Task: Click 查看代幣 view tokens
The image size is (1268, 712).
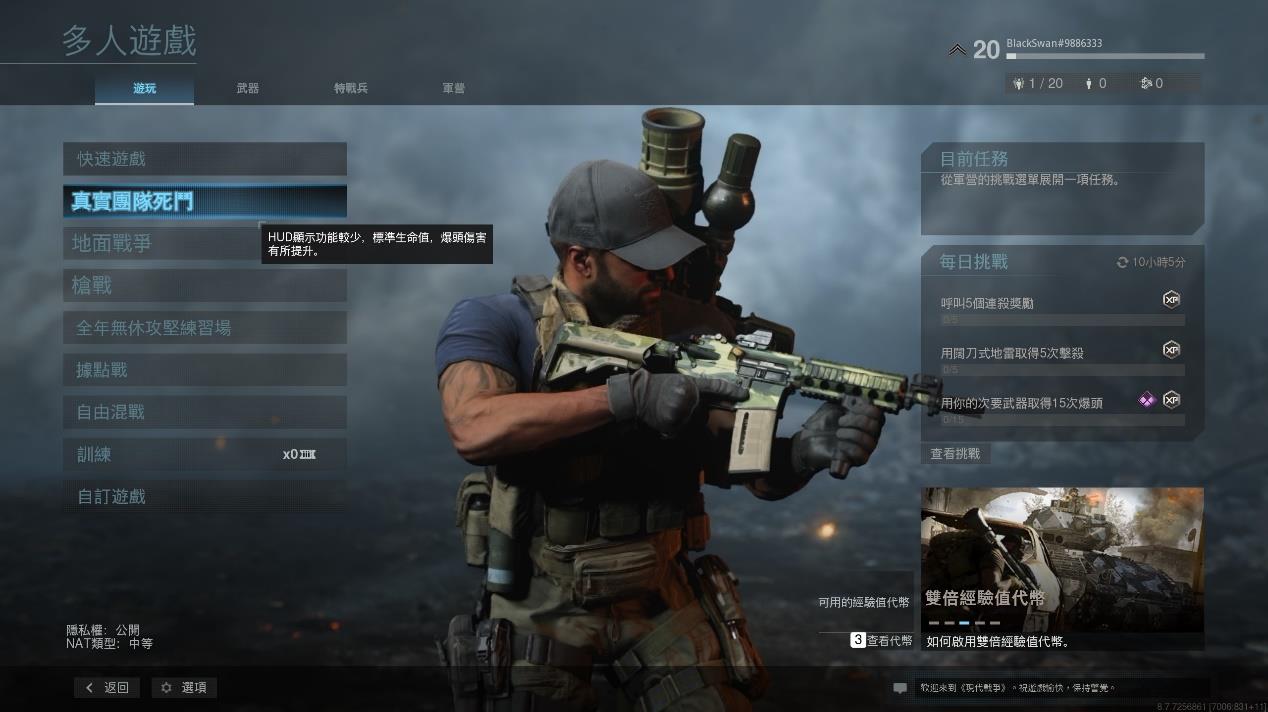Action: pos(882,640)
